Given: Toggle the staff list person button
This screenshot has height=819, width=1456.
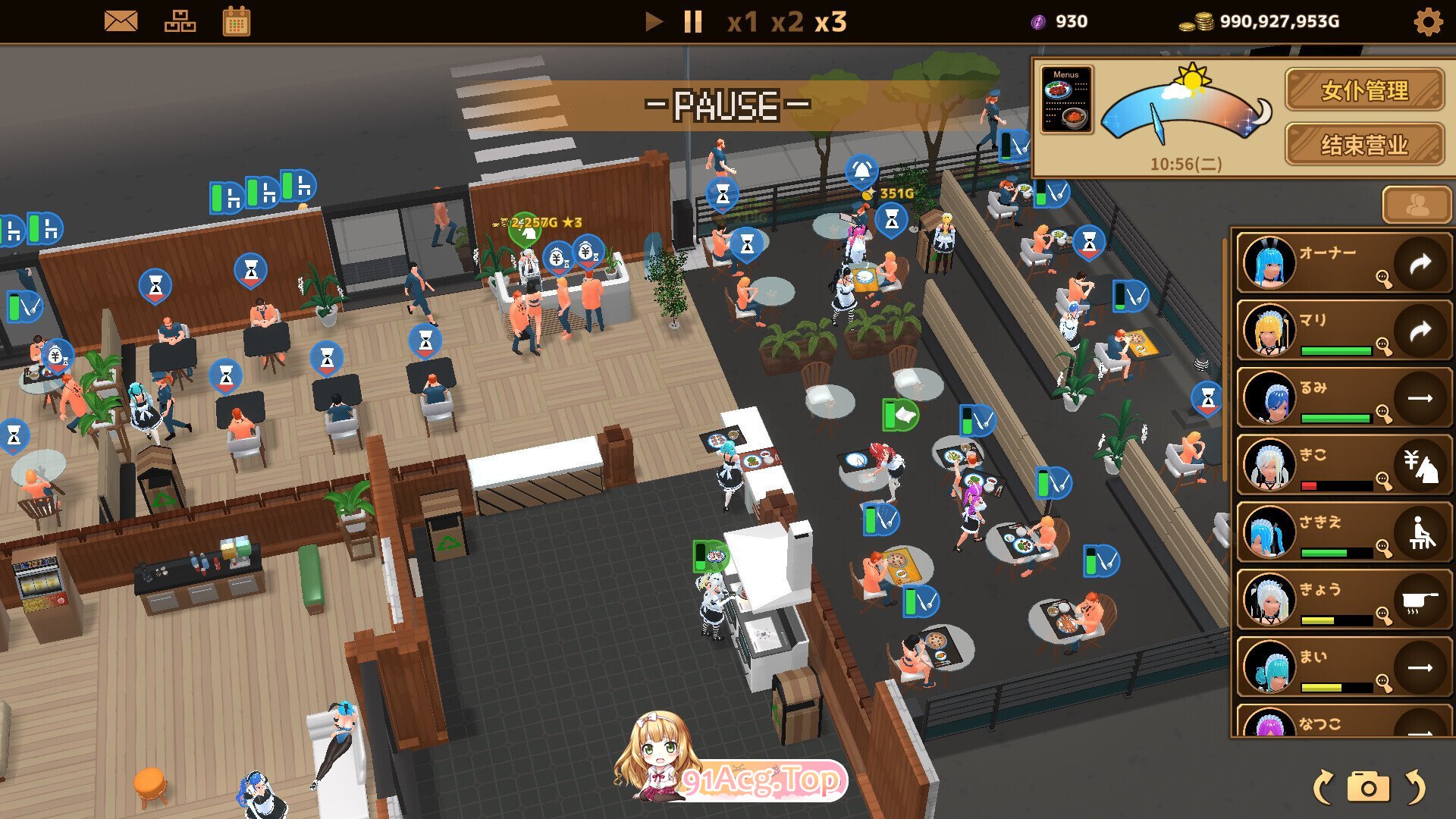Looking at the screenshot, I should 1417,205.
